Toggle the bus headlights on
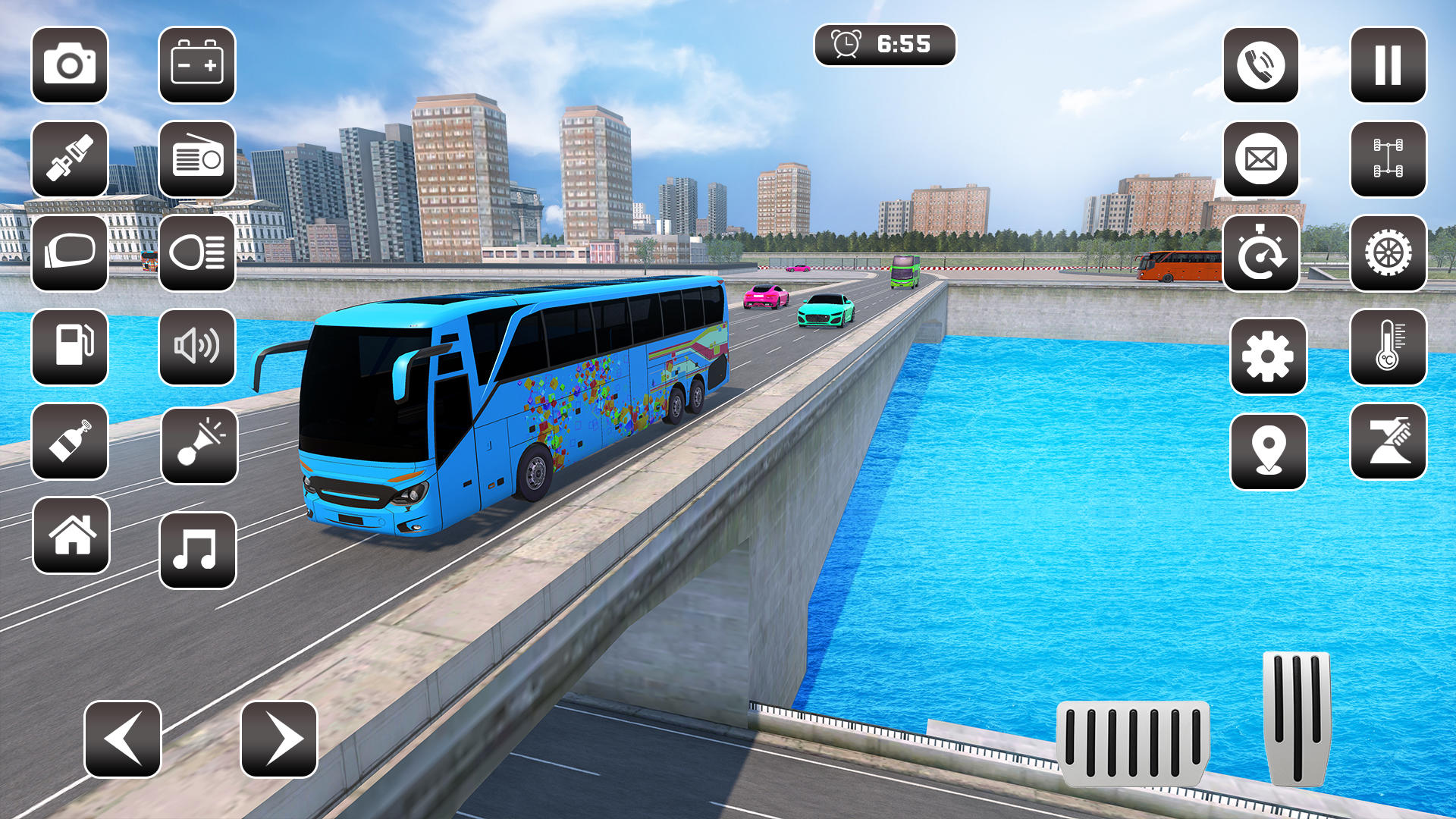1456x819 pixels. [197, 254]
